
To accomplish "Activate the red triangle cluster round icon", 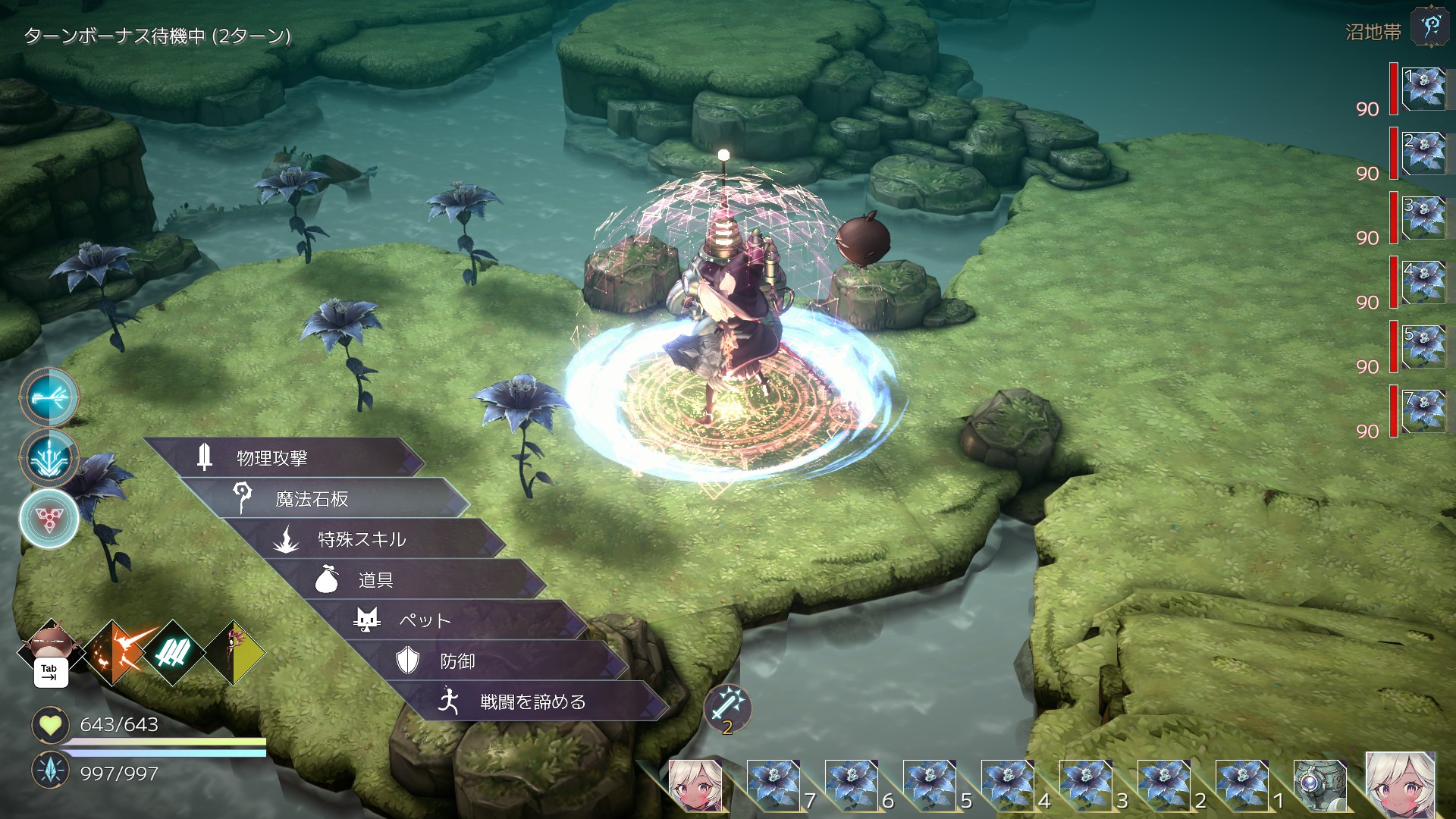I will coord(49,519).
